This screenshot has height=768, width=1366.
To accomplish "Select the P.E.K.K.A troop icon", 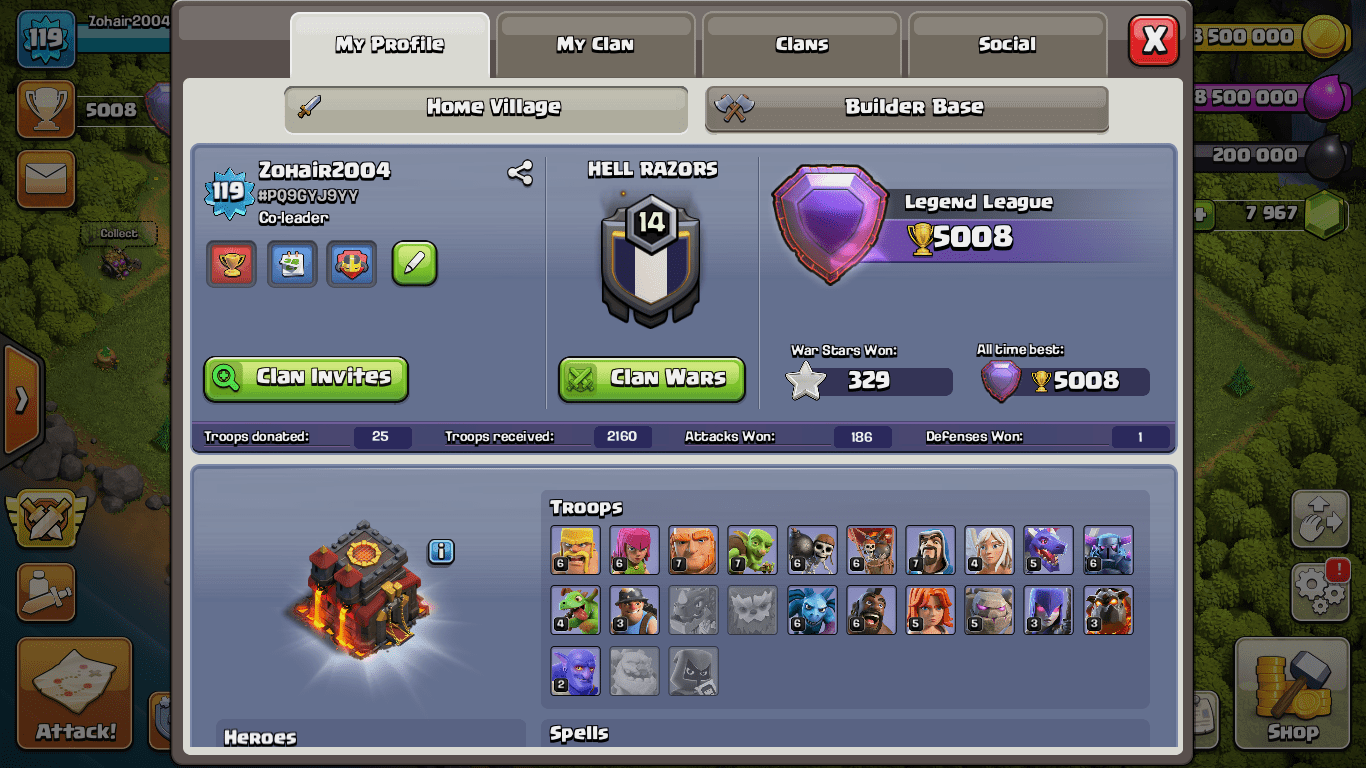I will pos(1108,551).
